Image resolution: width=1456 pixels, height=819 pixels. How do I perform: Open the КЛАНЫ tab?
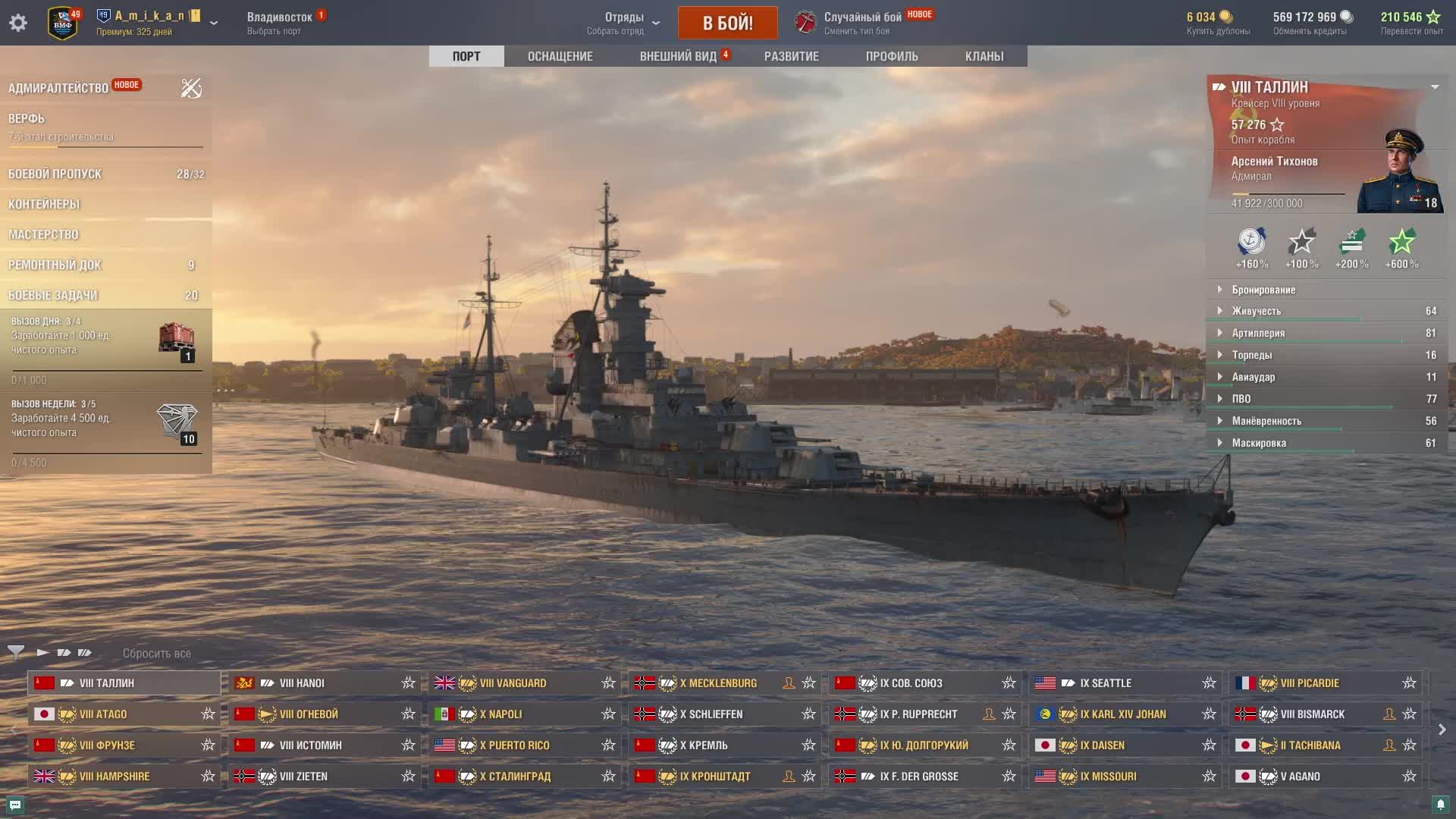(x=984, y=56)
